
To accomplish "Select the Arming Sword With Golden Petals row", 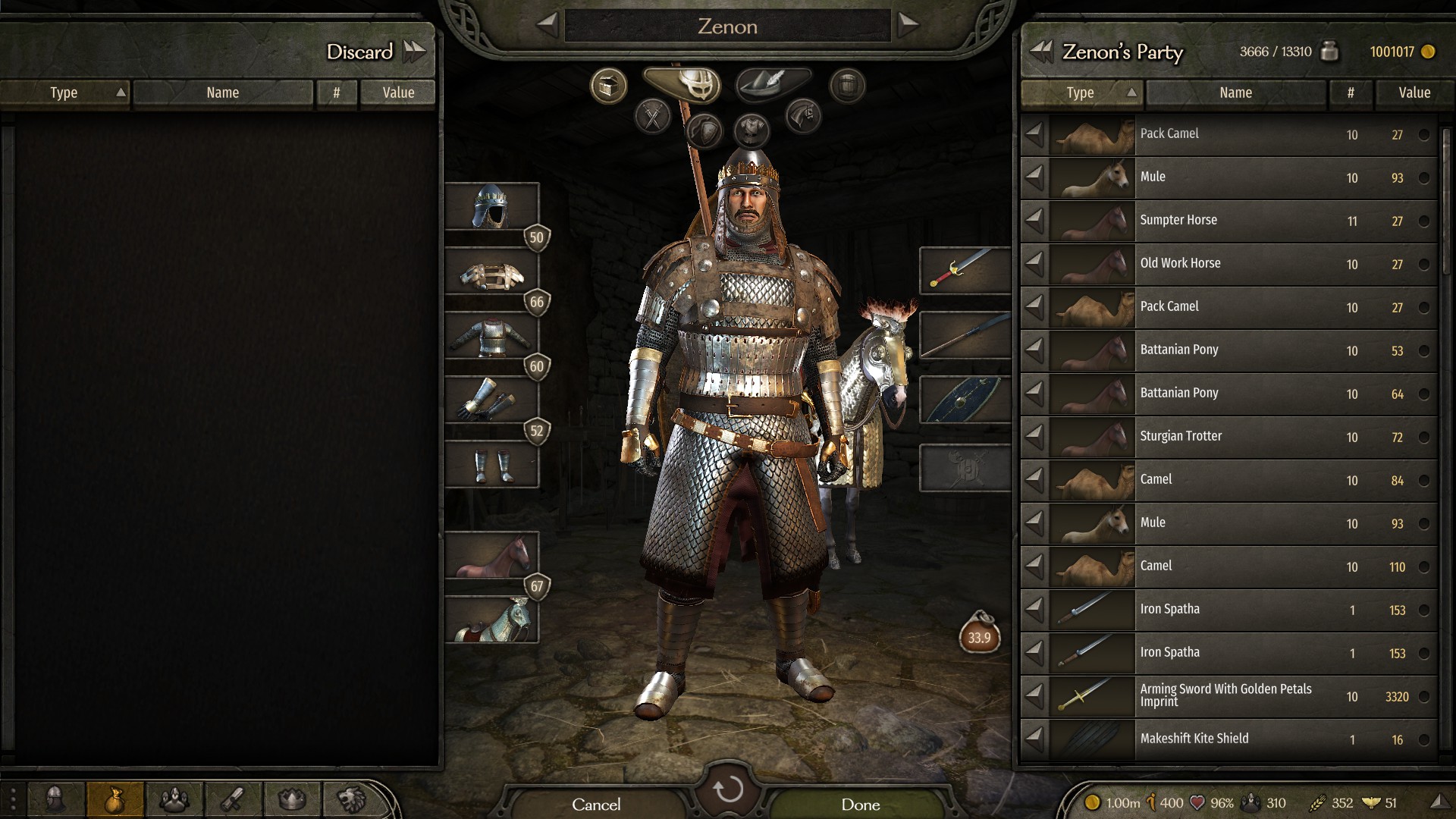I will point(1228,695).
